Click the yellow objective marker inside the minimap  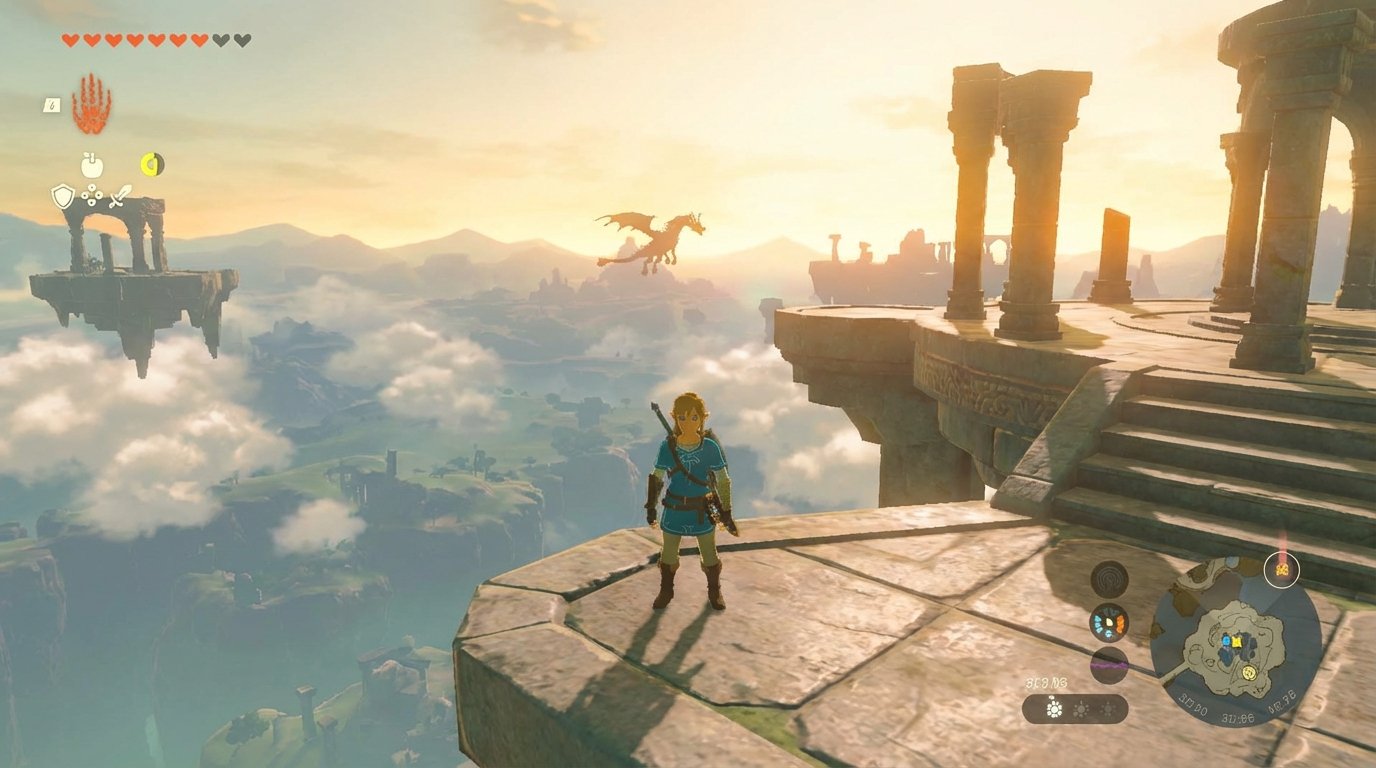tap(1237, 642)
